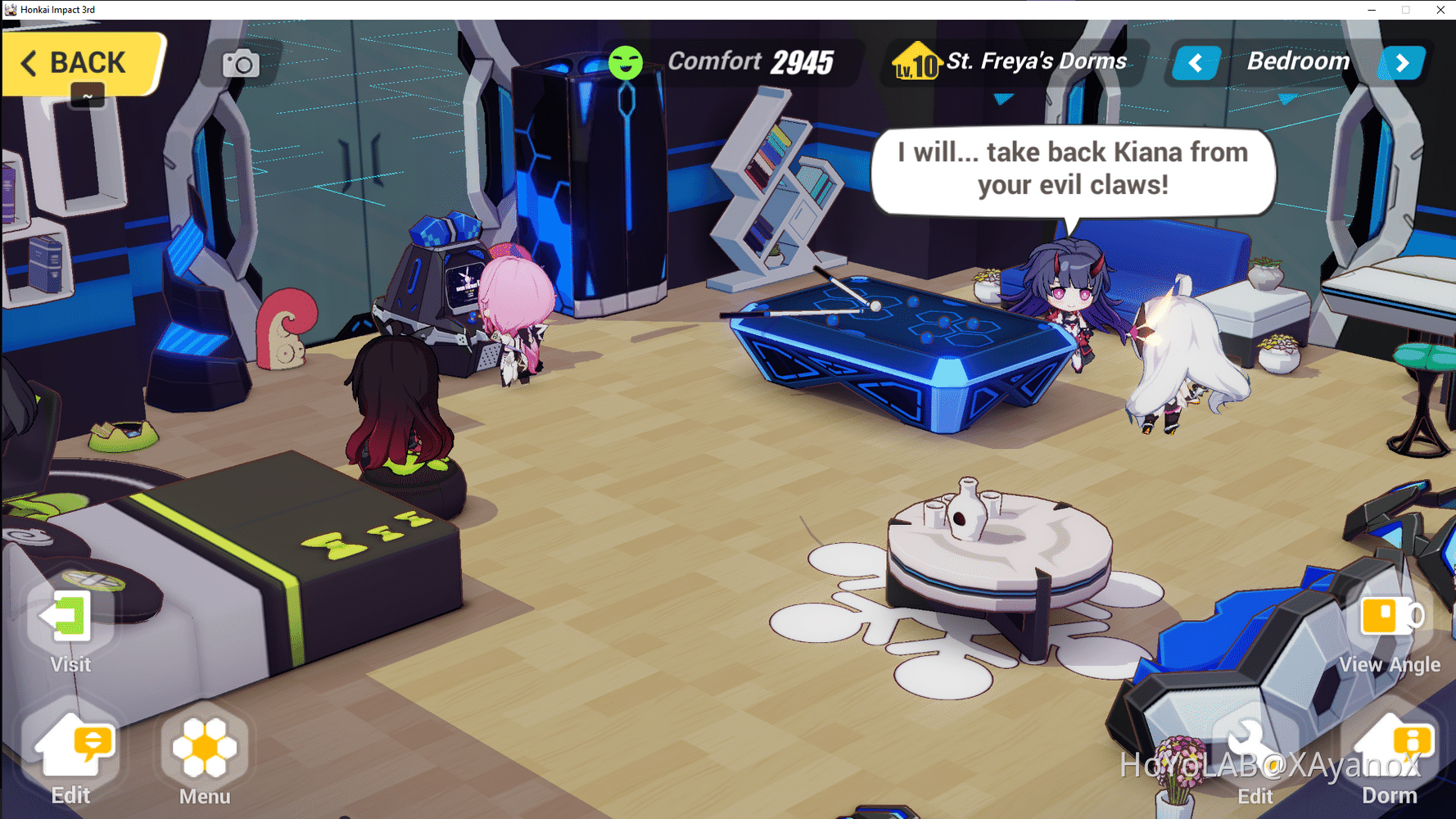The image size is (1456, 819).
Task: Click the right arrow beside Bedroom
Action: pyautogui.click(x=1402, y=62)
